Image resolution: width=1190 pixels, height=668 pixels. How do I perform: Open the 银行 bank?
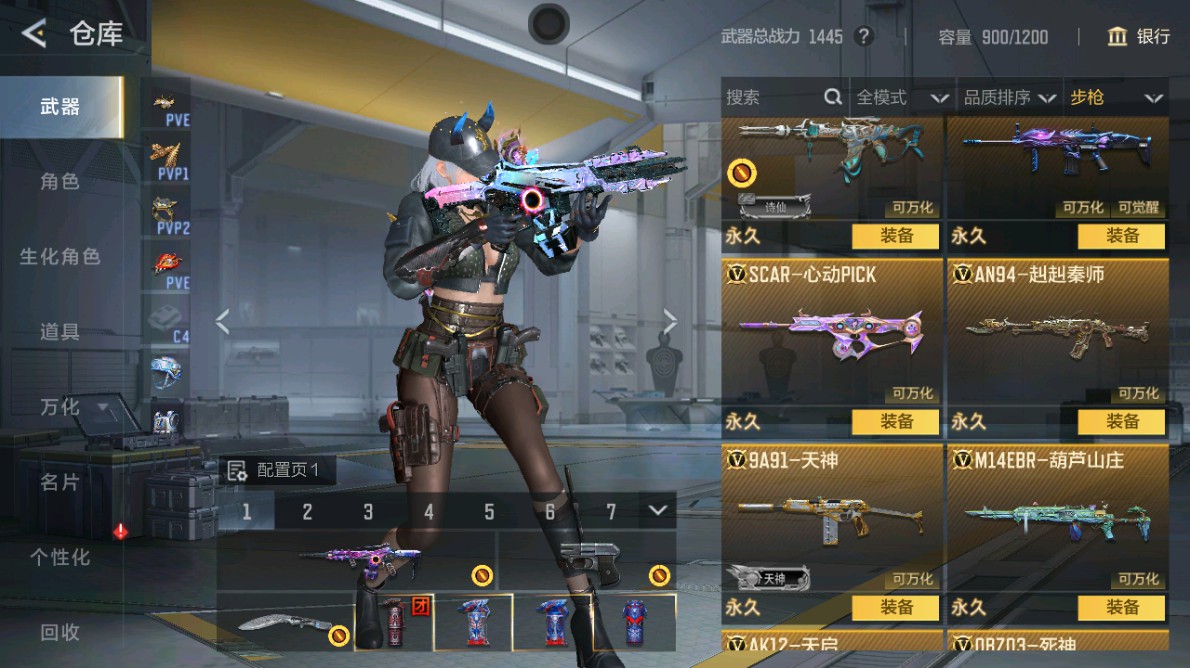(x=1138, y=37)
